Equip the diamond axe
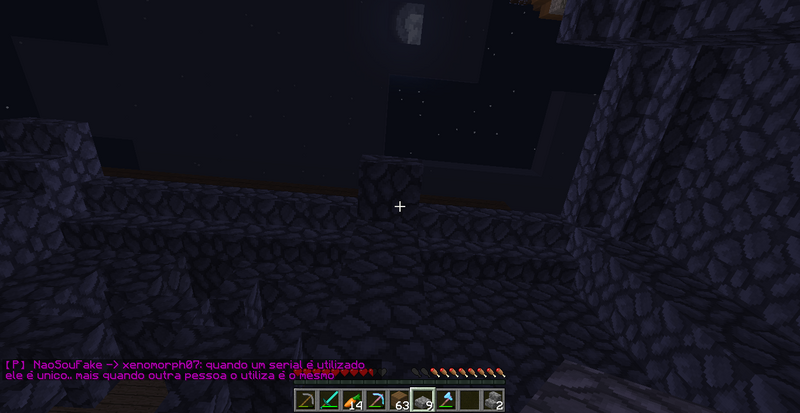This screenshot has width=800, height=413. point(446,401)
